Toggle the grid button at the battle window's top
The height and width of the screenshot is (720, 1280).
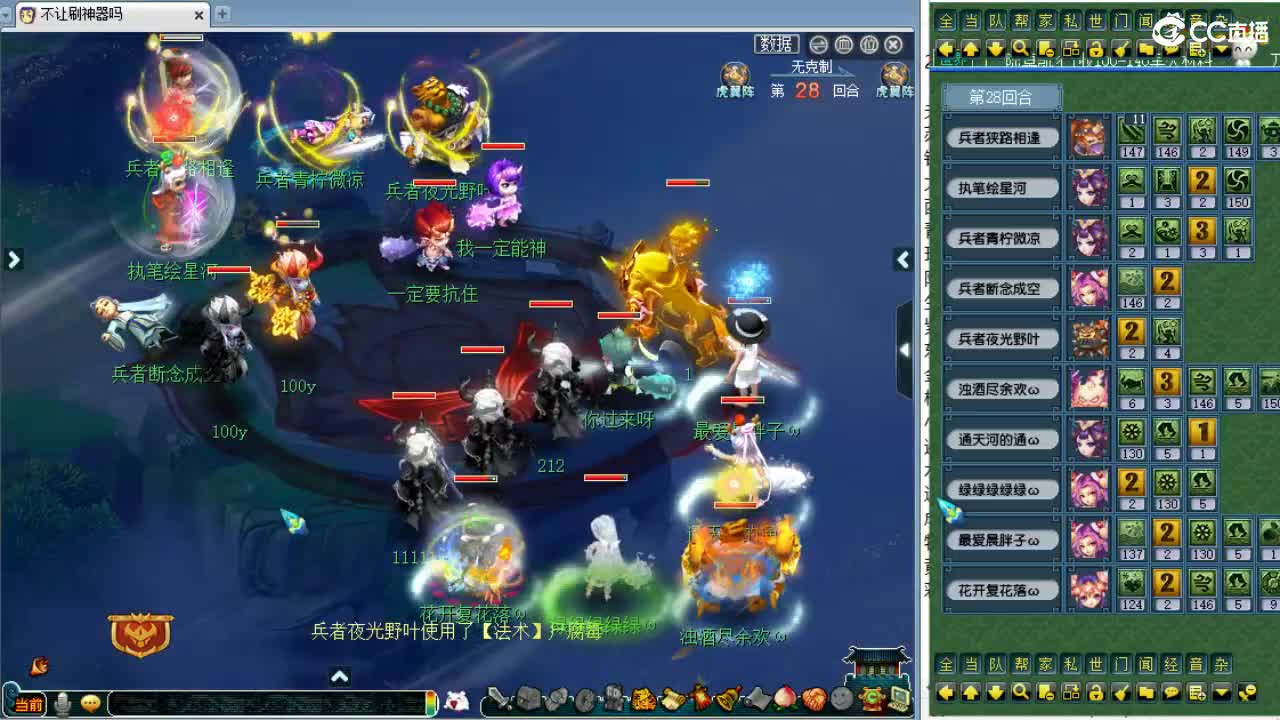(843, 45)
